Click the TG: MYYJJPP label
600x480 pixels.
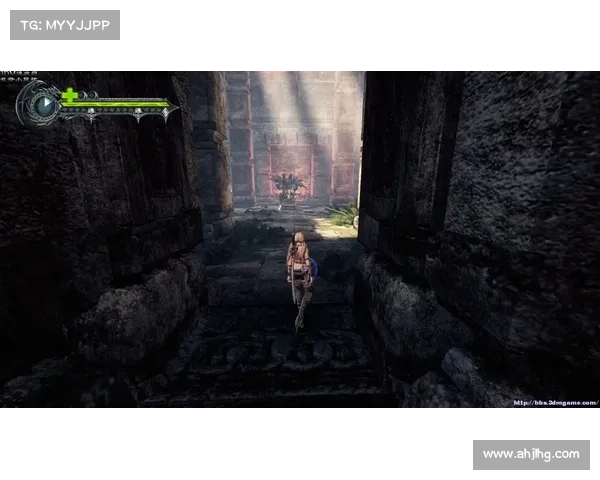click(64, 24)
